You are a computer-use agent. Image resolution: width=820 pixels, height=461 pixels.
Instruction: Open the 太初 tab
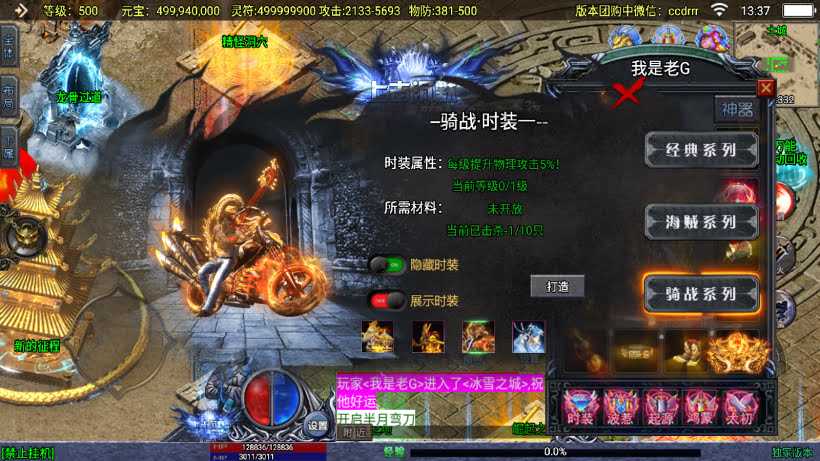[737, 408]
